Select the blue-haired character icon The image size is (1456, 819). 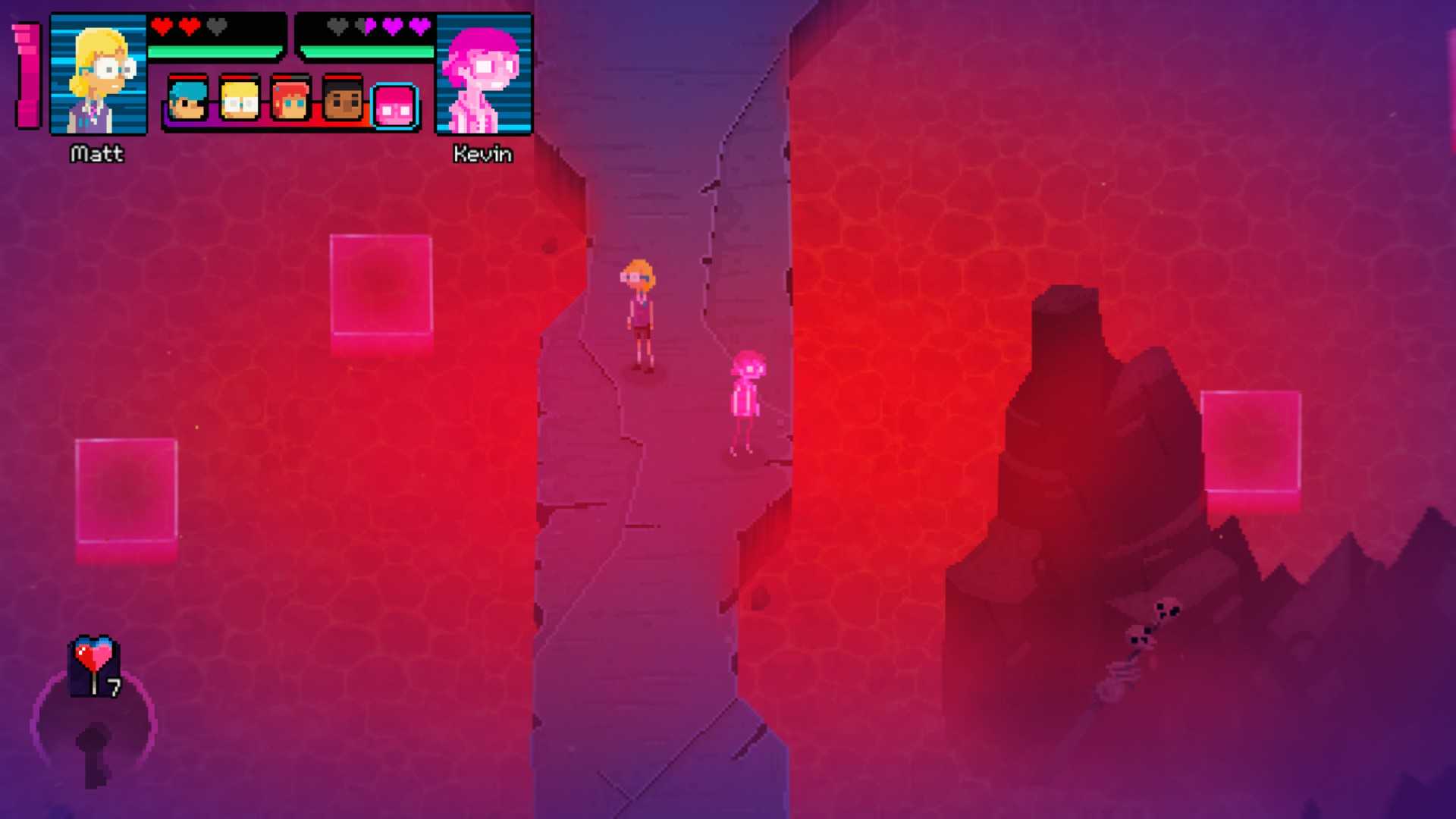tap(187, 99)
